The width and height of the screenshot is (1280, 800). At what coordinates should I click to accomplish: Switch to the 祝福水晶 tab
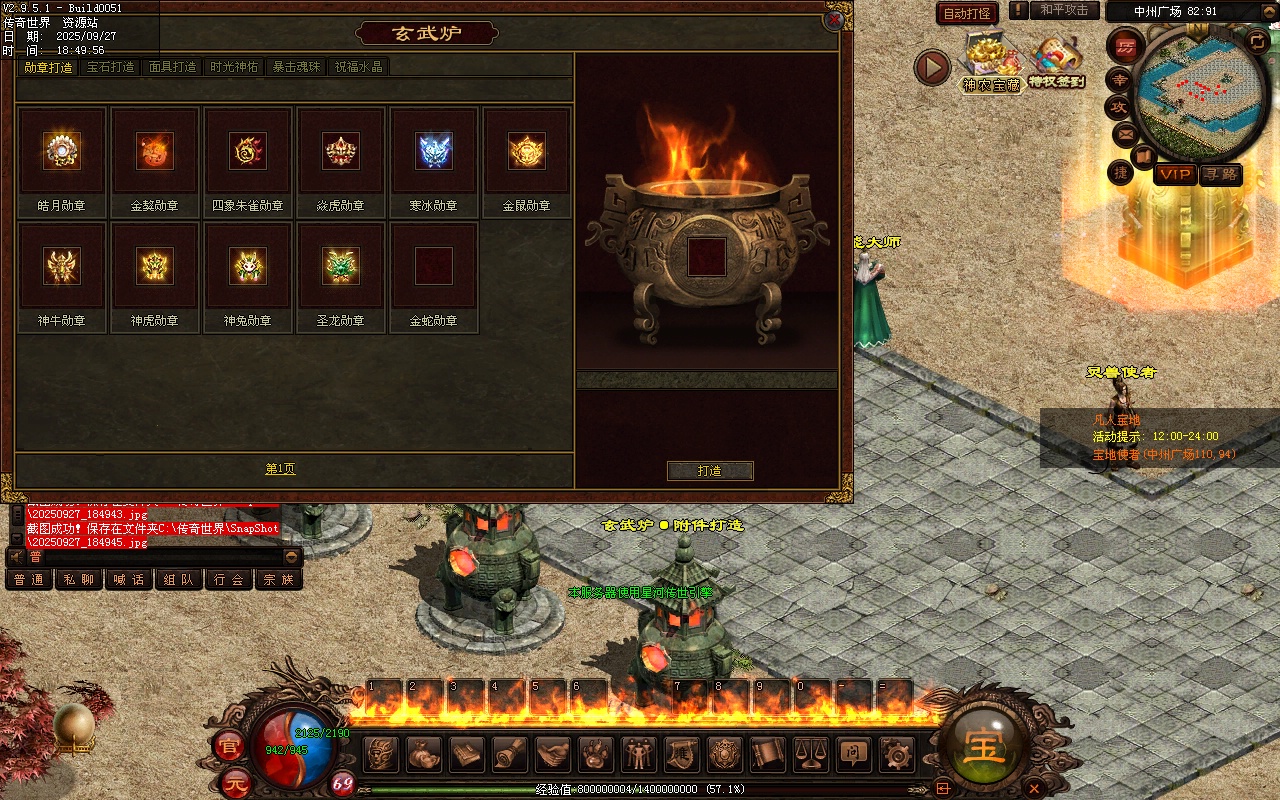[x=358, y=67]
